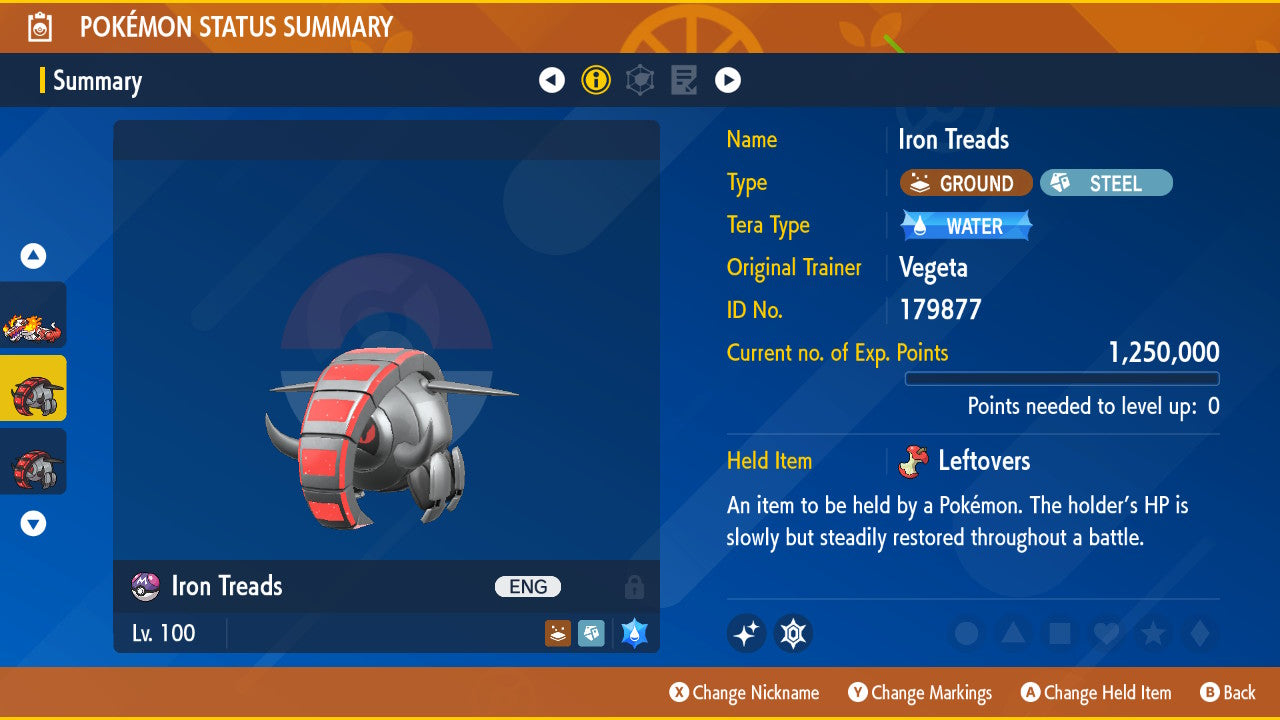Select the yellow-highlighted Iron Treads thumbnail
1280x720 pixels.
[34, 388]
